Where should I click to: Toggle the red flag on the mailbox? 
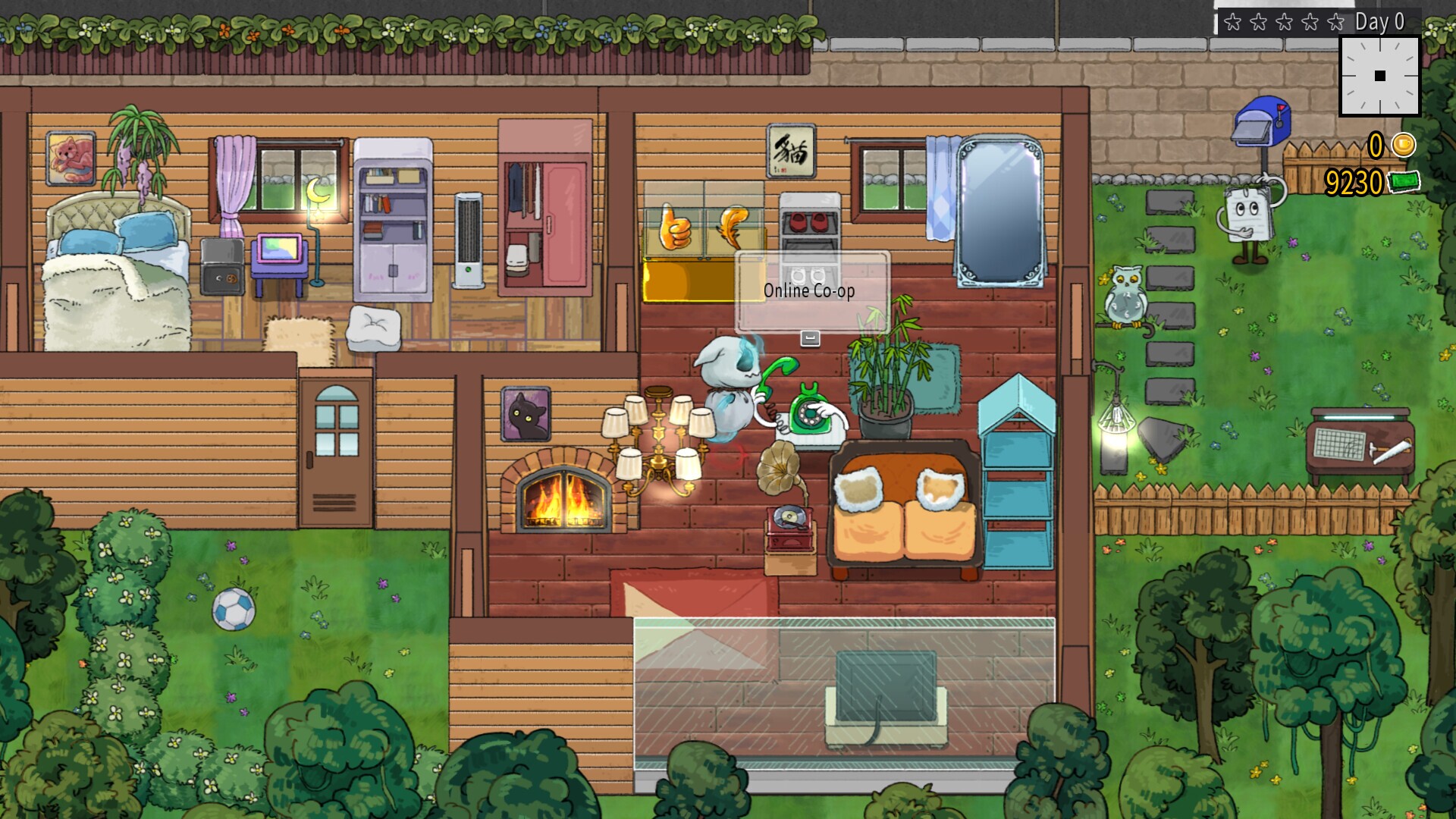tap(1282, 108)
